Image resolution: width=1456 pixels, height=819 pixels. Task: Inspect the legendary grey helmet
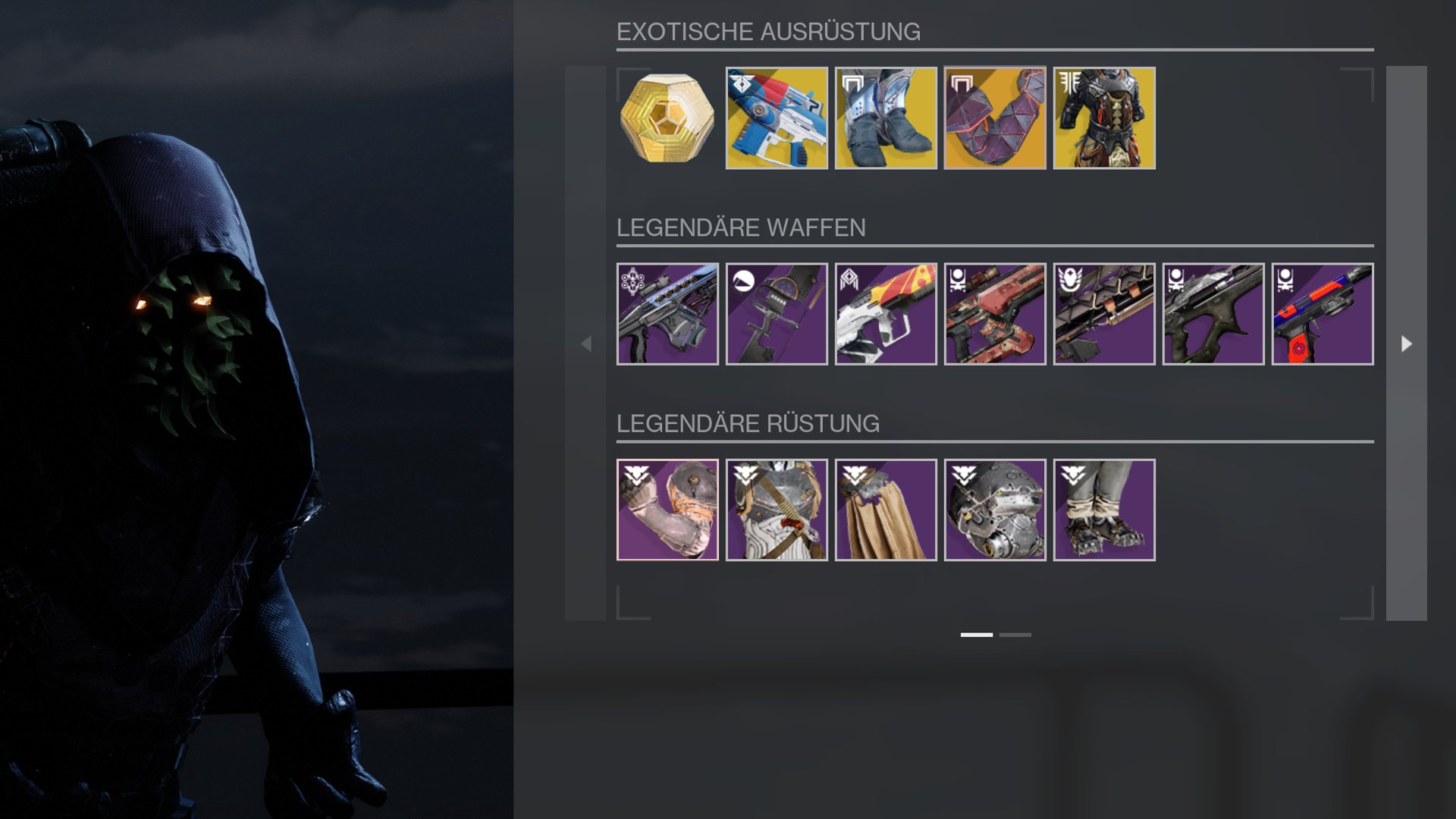[x=995, y=510]
